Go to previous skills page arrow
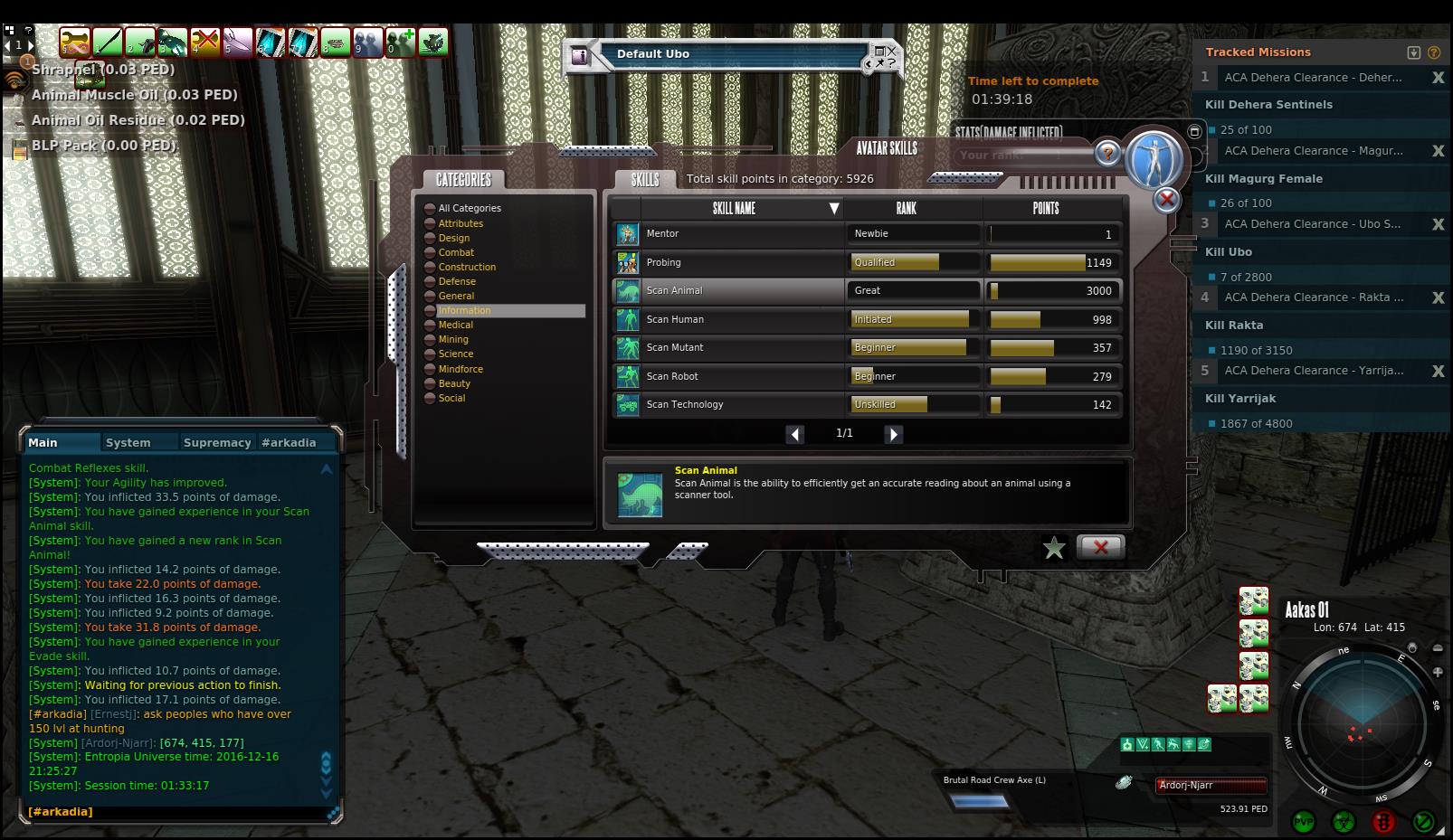The height and width of the screenshot is (840, 1453). (x=794, y=434)
